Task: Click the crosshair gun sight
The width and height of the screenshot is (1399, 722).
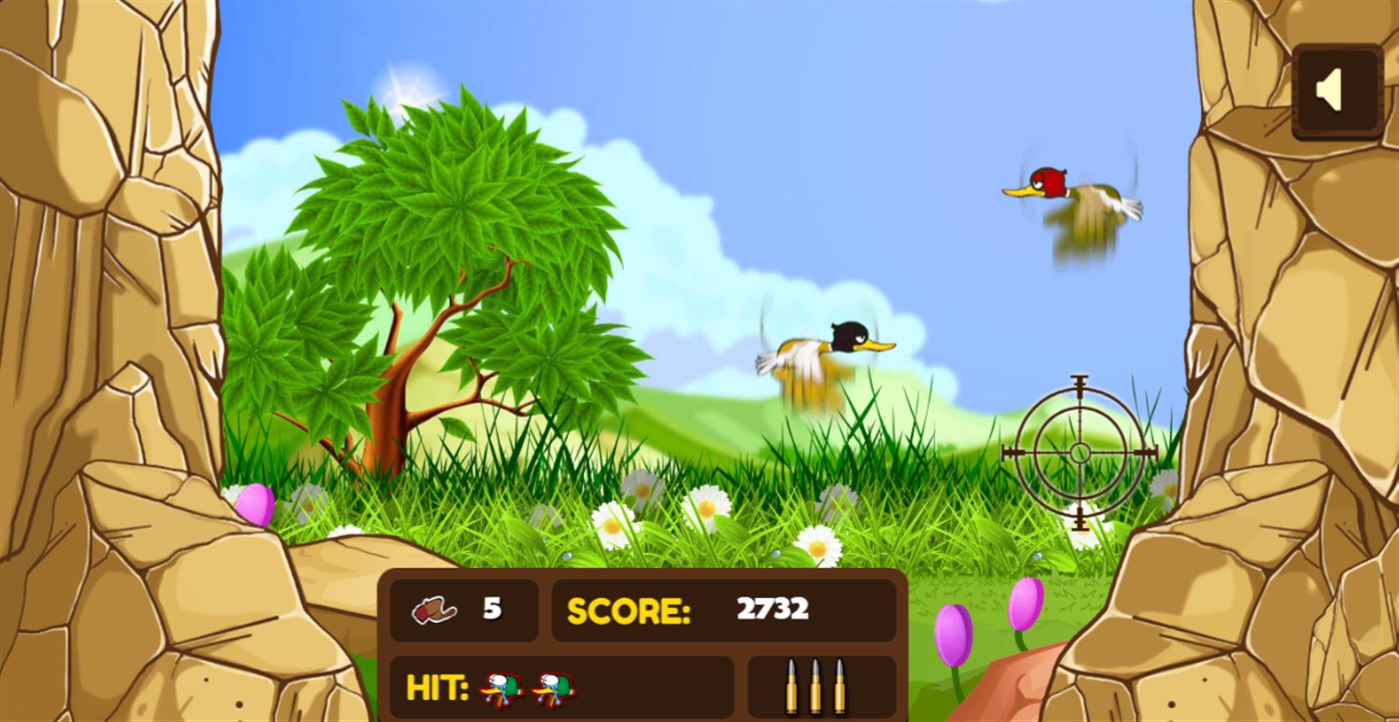Action: (1078, 455)
